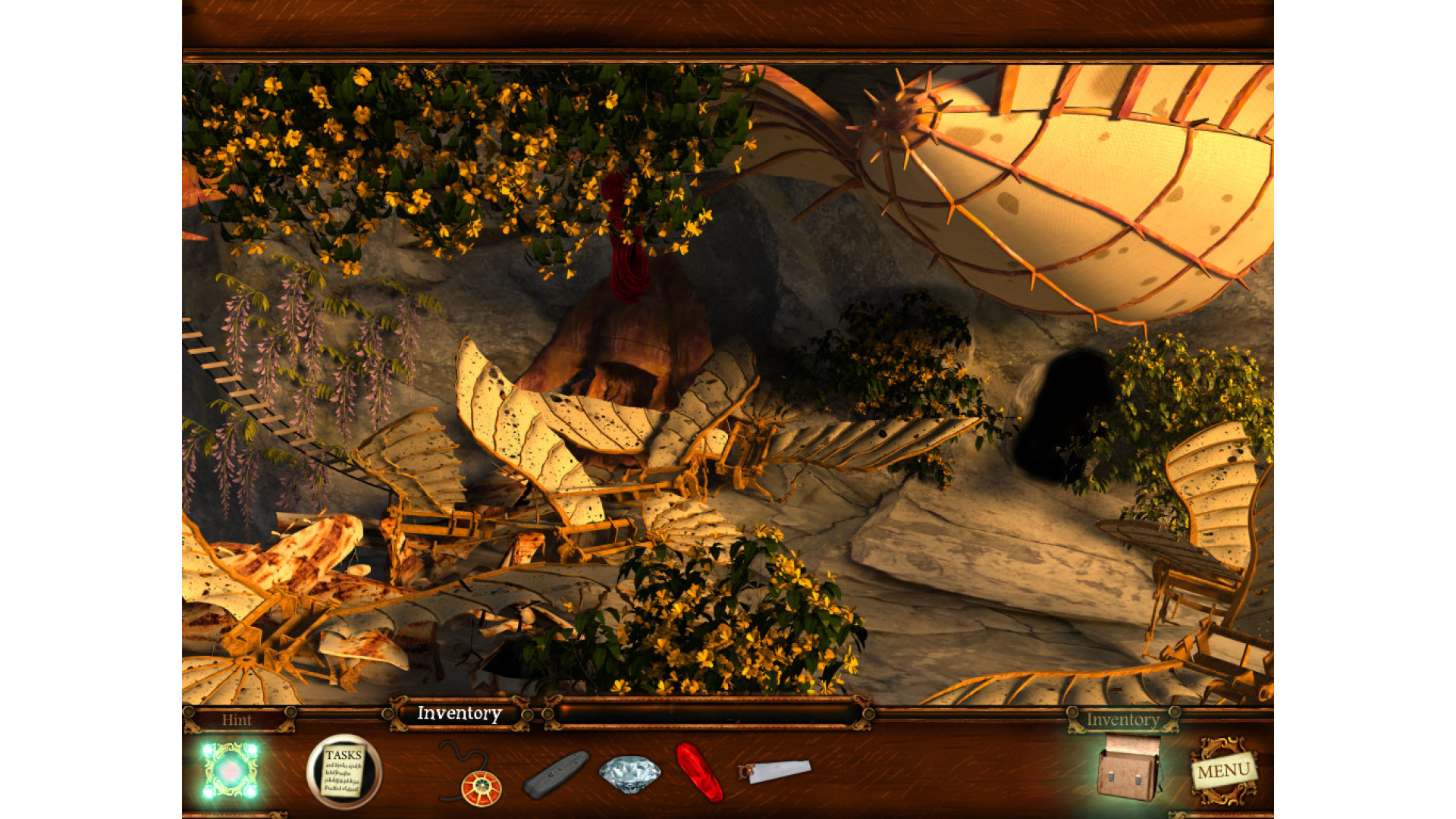This screenshot has height=819, width=1456.
Task: Activate the glowing Hint amulet
Action: (x=230, y=770)
